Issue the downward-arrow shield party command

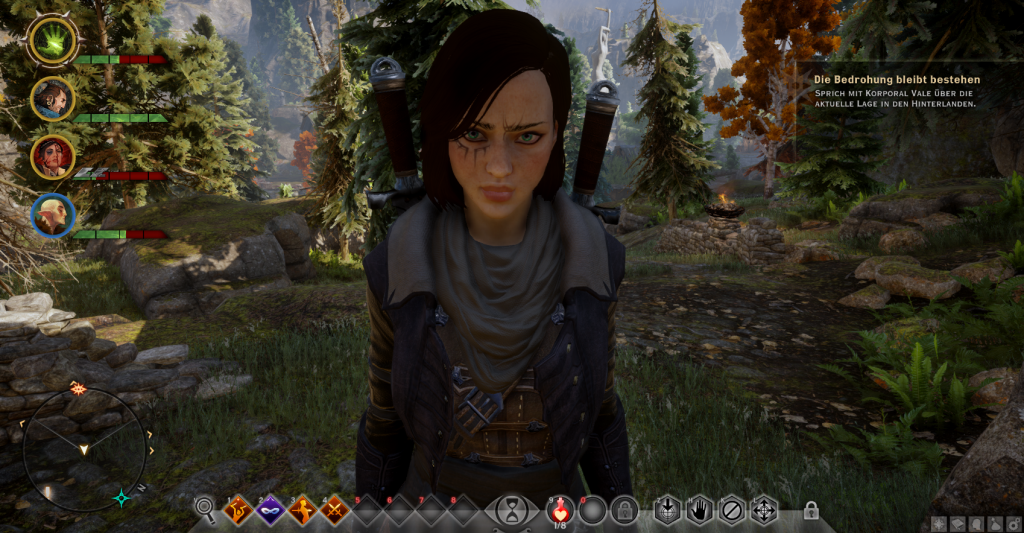[x=667, y=510]
